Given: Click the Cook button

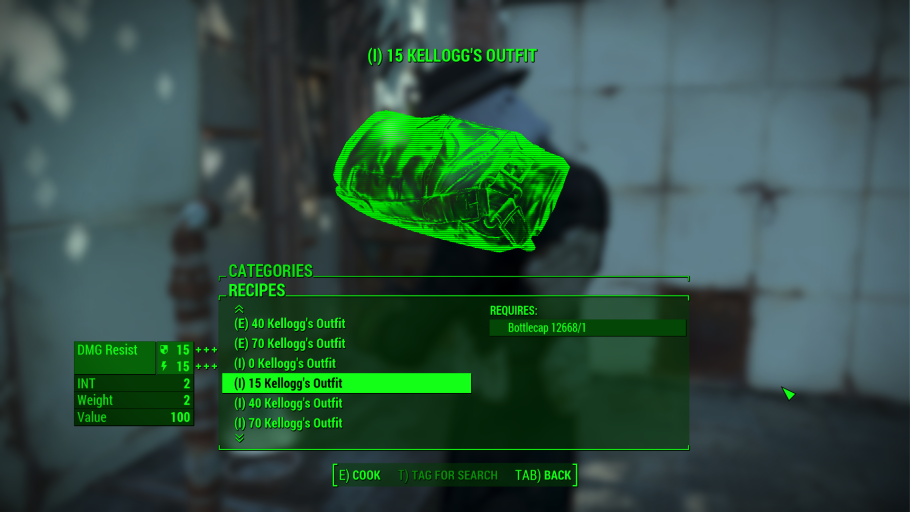Looking at the screenshot, I should pos(360,475).
